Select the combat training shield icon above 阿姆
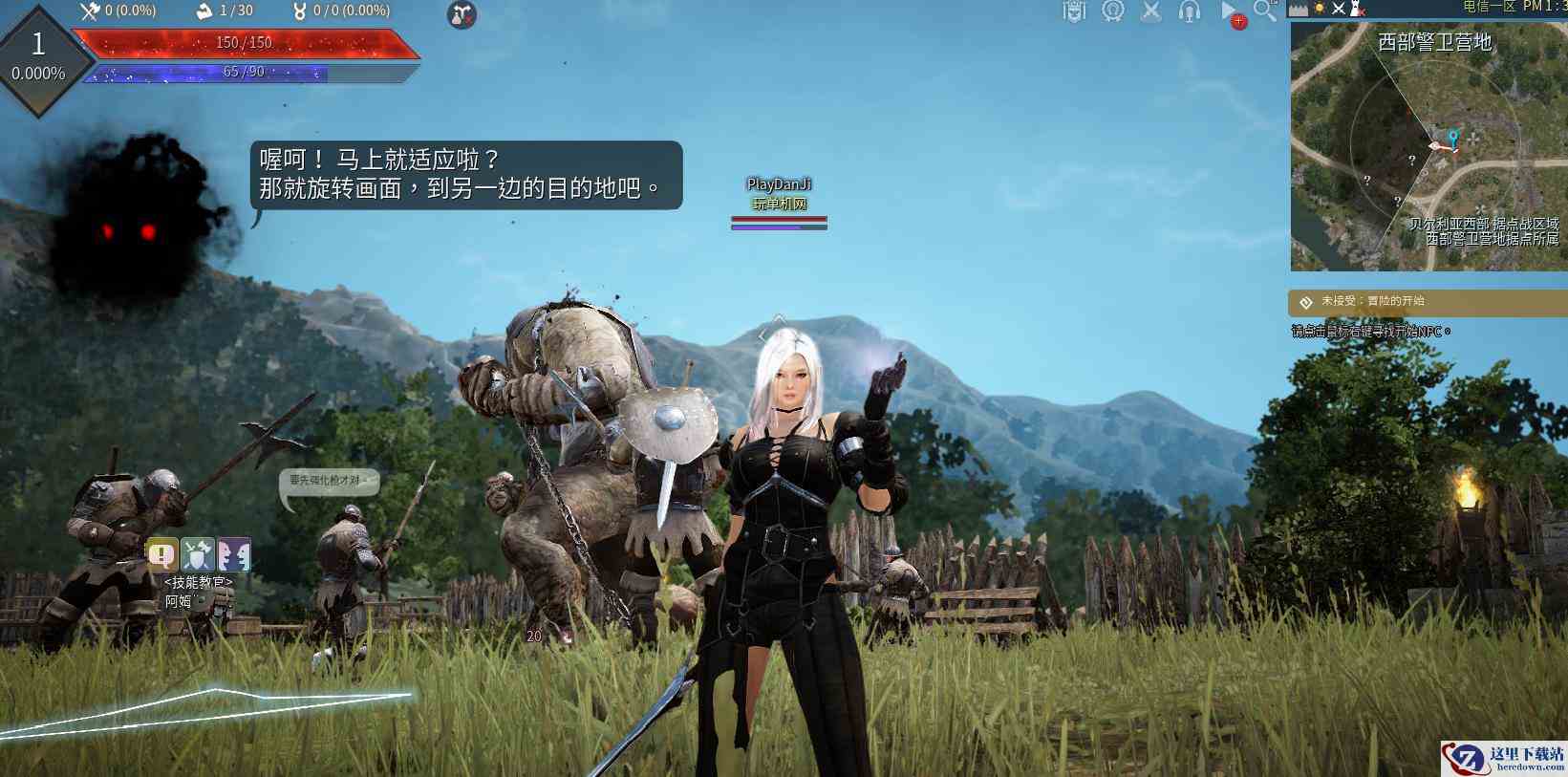Image resolution: width=1568 pixels, height=777 pixels. tap(197, 554)
